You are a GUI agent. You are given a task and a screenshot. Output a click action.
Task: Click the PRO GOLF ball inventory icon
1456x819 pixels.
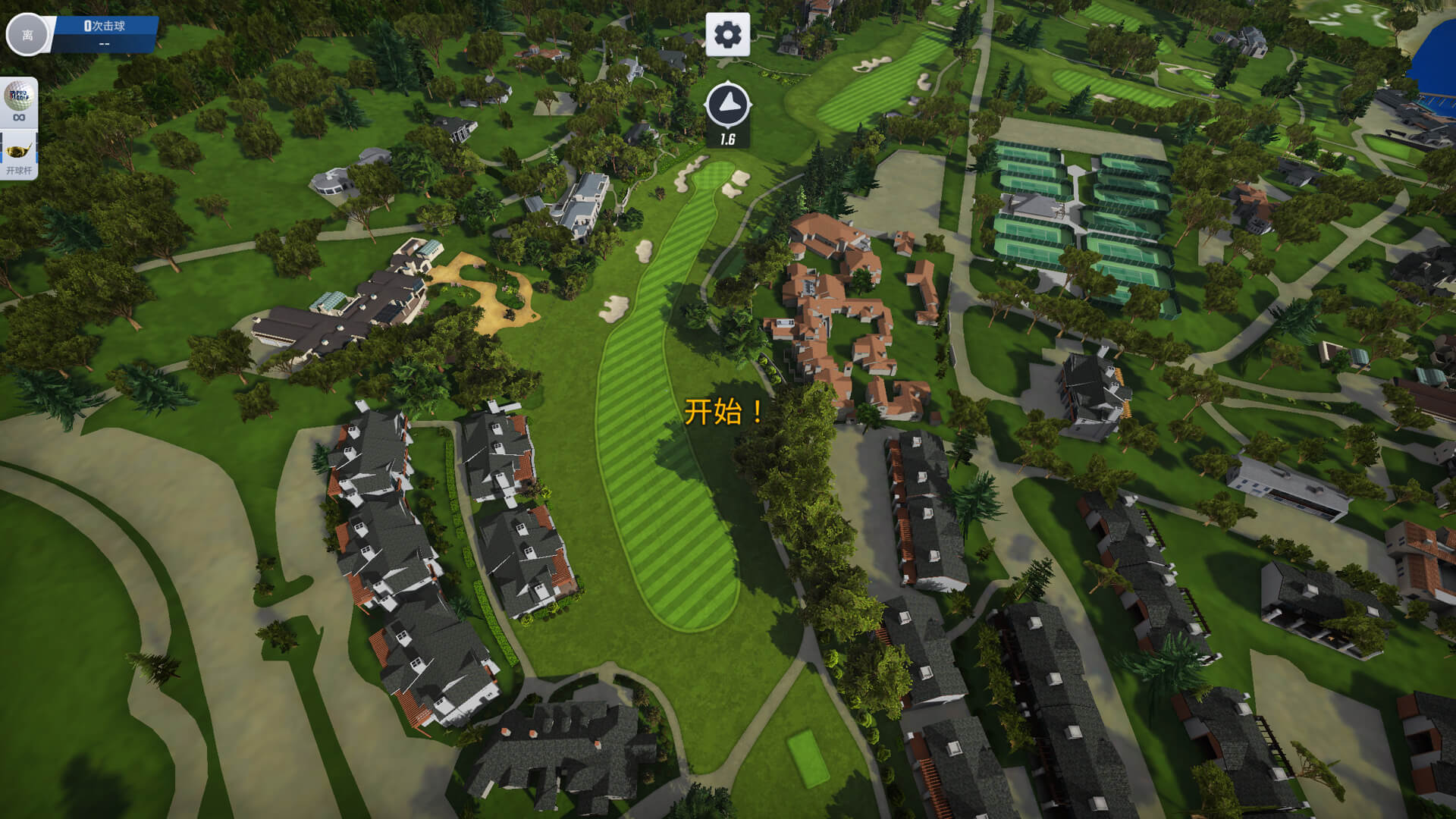pyautogui.click(x=18, y=96)
